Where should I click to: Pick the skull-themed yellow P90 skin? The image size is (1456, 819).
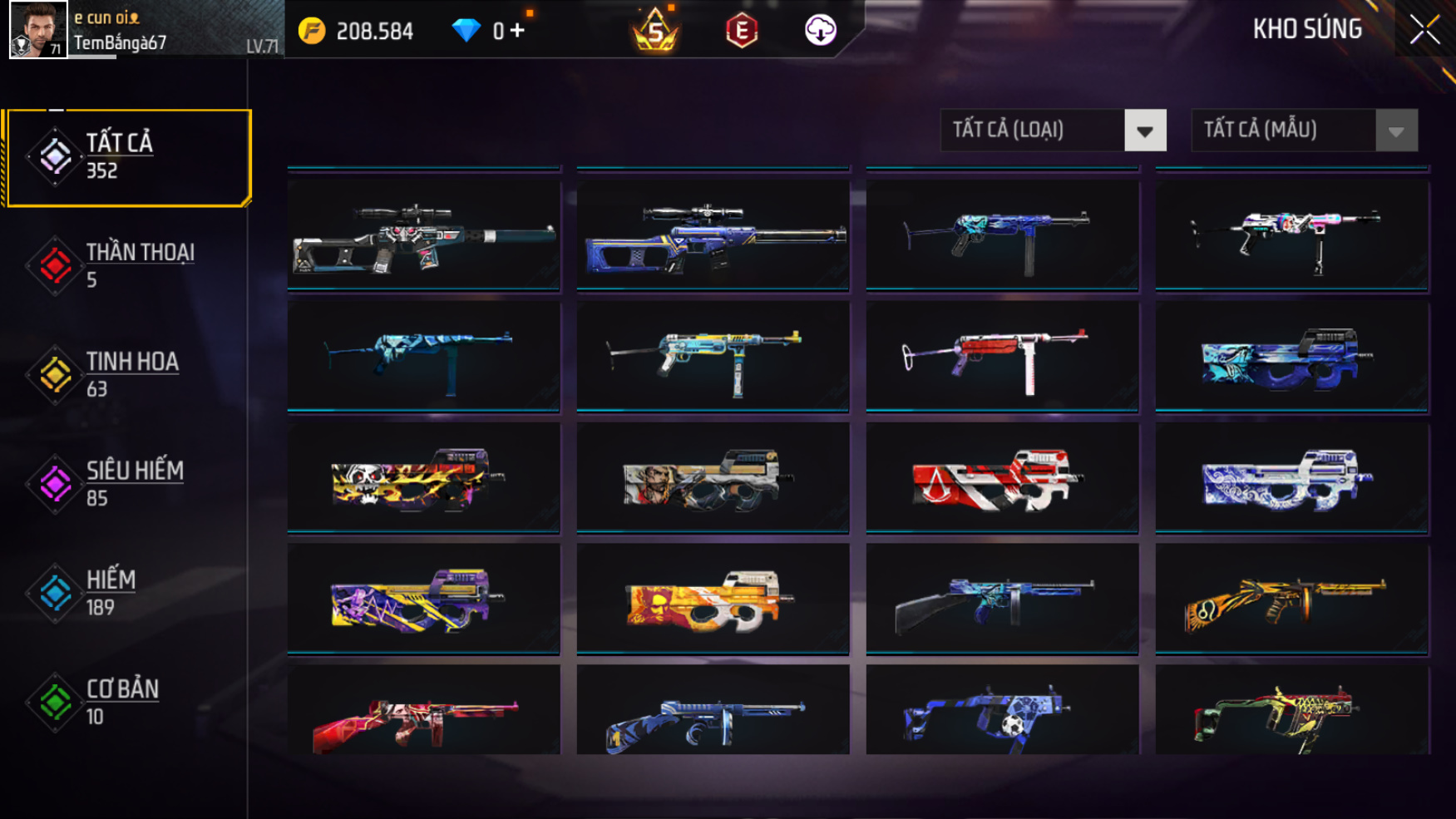point(423,478)
